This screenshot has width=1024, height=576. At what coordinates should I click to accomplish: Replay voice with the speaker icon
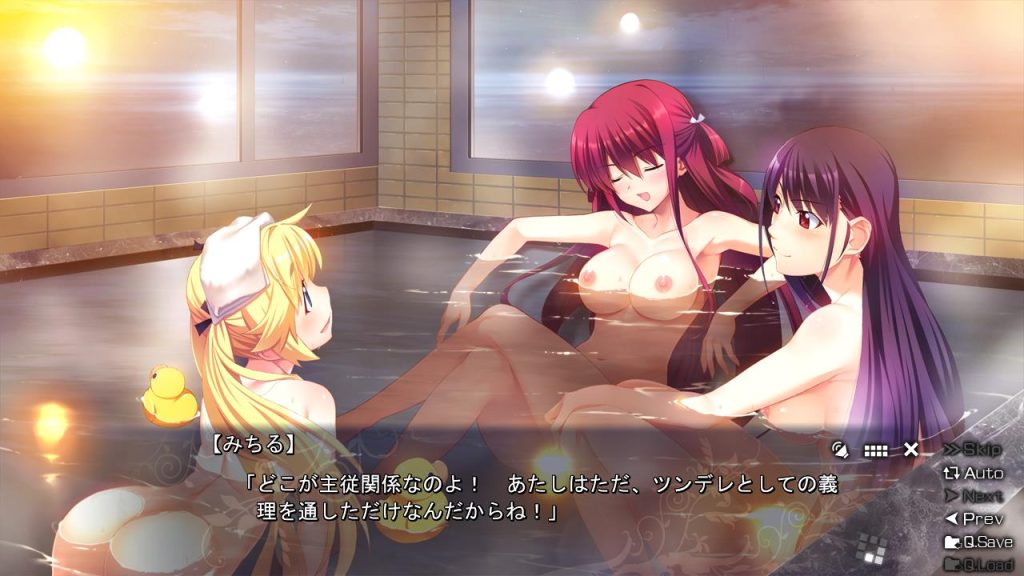point(839,450)
